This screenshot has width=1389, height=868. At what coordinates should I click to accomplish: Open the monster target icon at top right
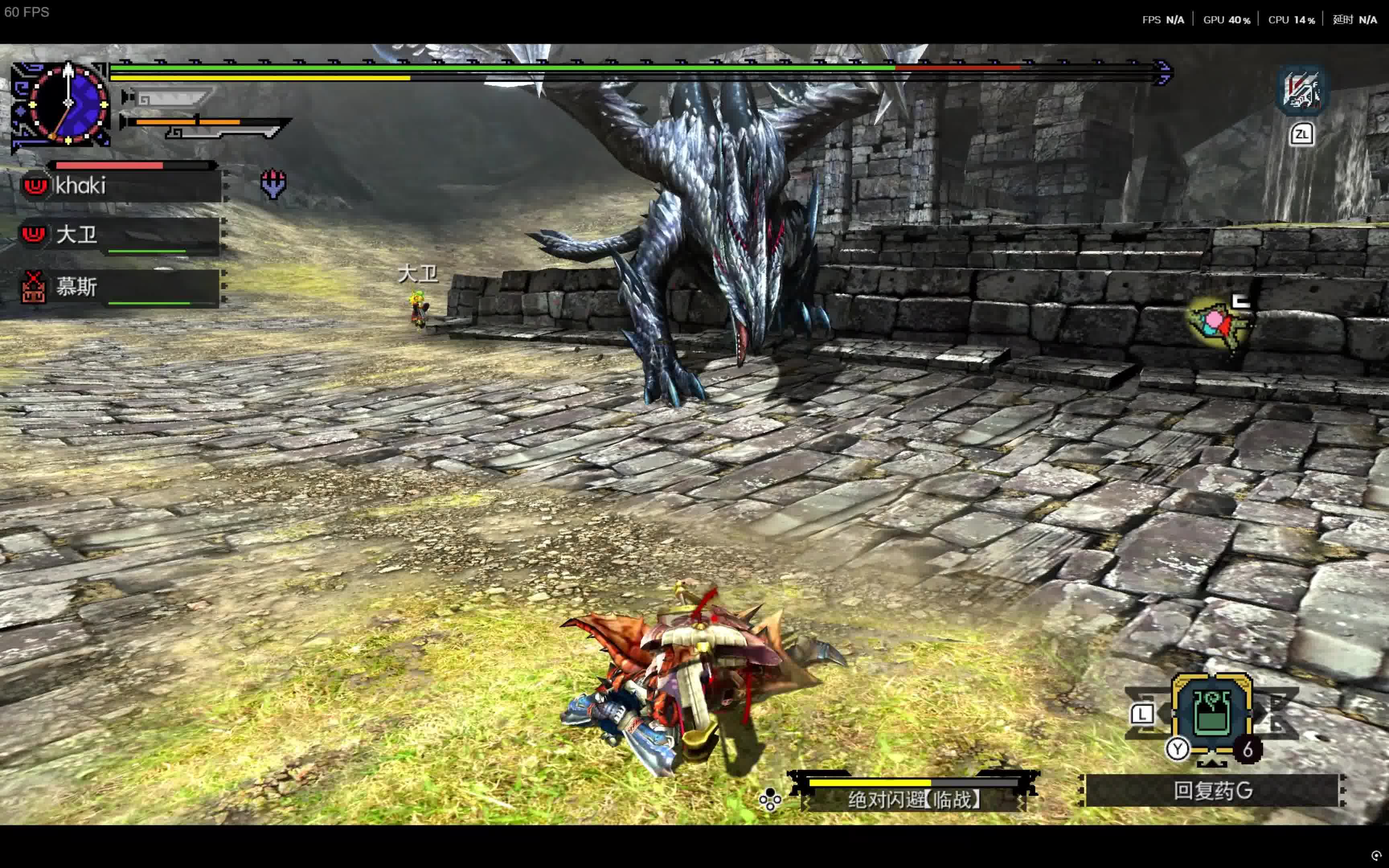click(x=1301, y=90)
